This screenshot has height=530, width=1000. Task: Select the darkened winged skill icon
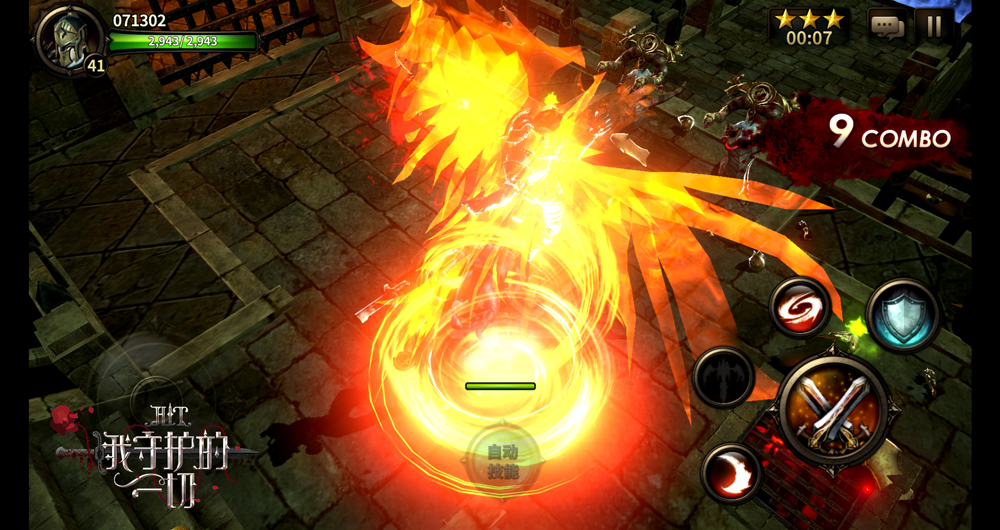point(723,377)
